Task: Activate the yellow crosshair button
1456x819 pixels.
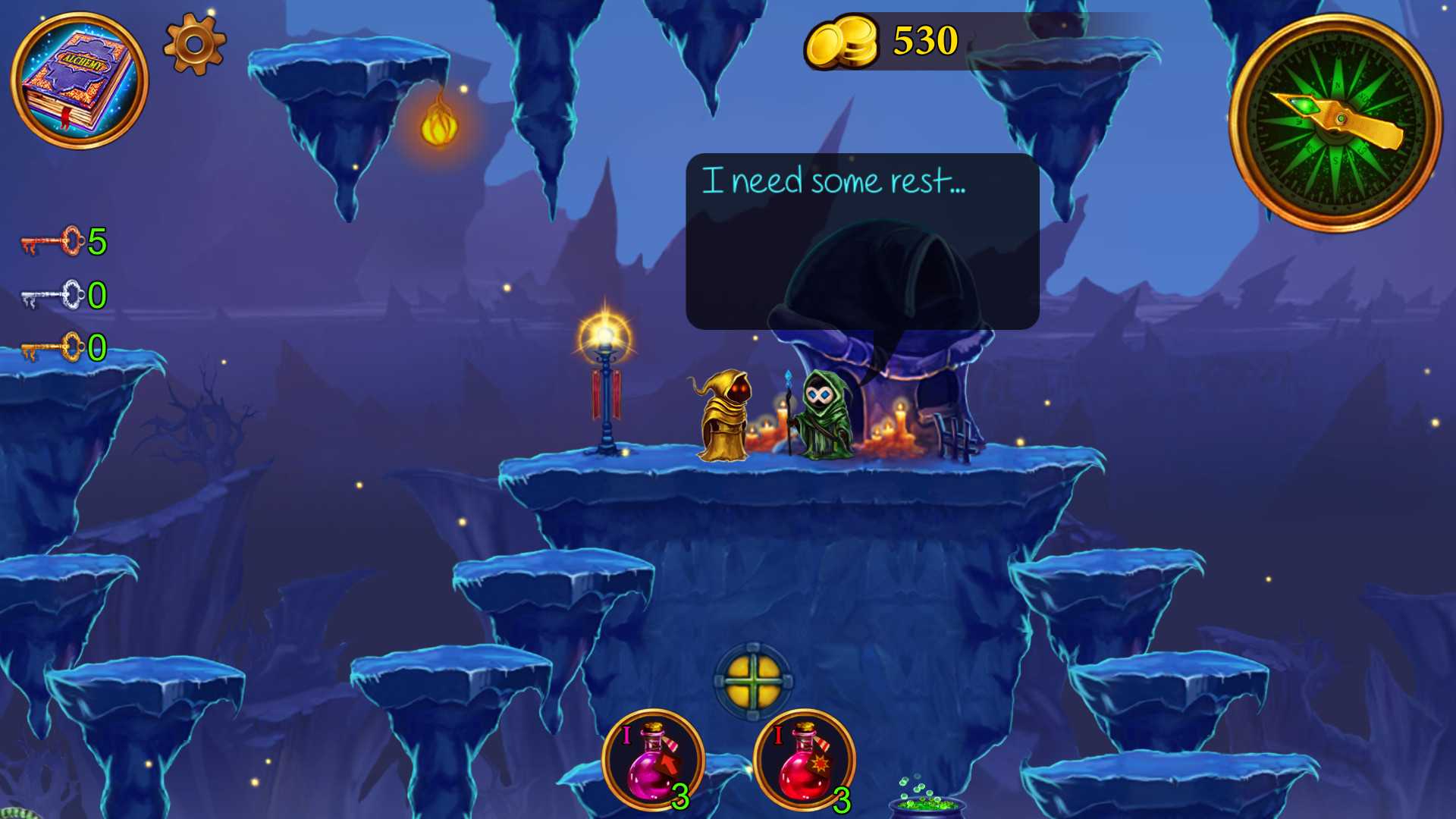Action: tap(753, 681)
